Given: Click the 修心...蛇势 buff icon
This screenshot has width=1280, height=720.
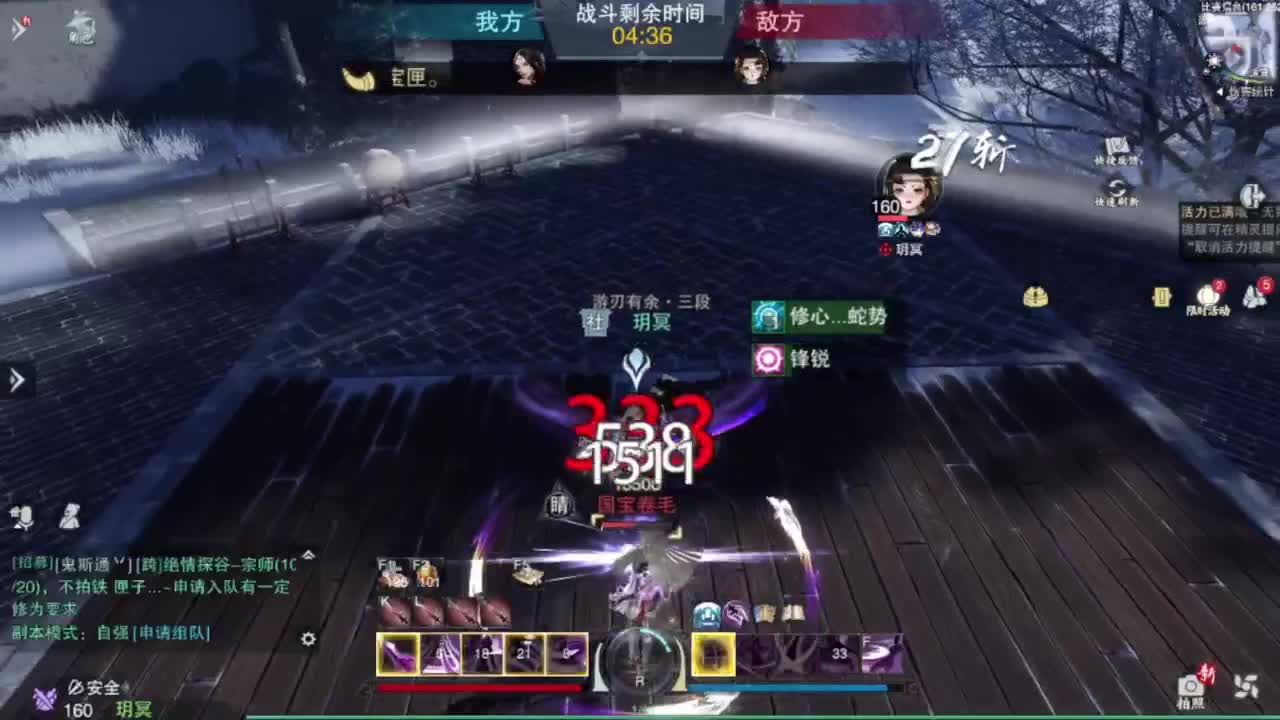Looking at the screenshot, I should [x=768, y=317].
